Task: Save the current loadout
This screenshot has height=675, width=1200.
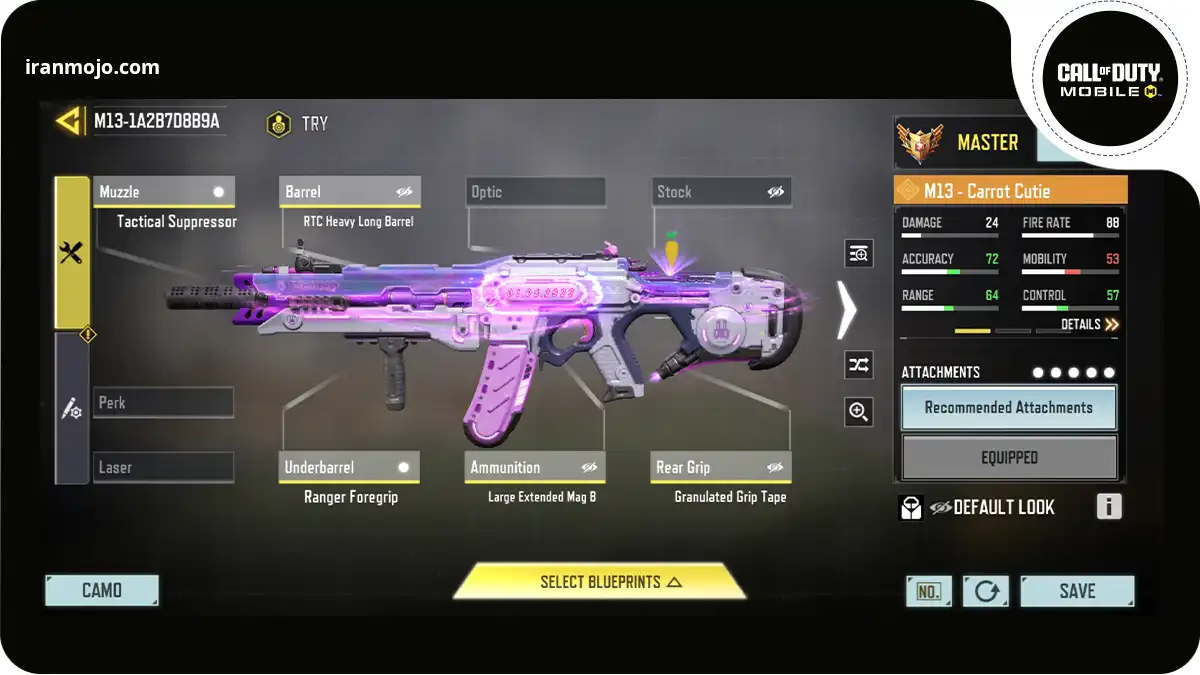Action: tap(1077, 591)
